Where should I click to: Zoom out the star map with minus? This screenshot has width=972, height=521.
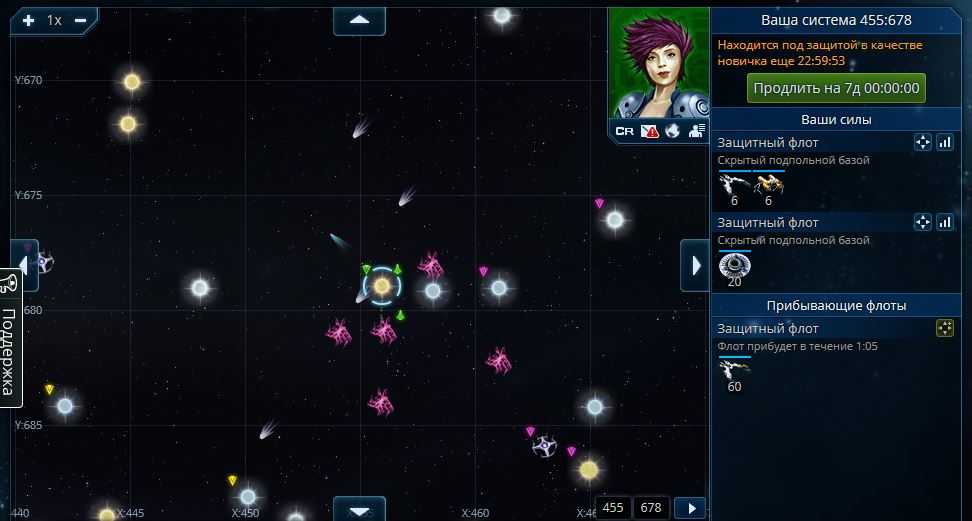pyautogui.click(x=80, y=20)
